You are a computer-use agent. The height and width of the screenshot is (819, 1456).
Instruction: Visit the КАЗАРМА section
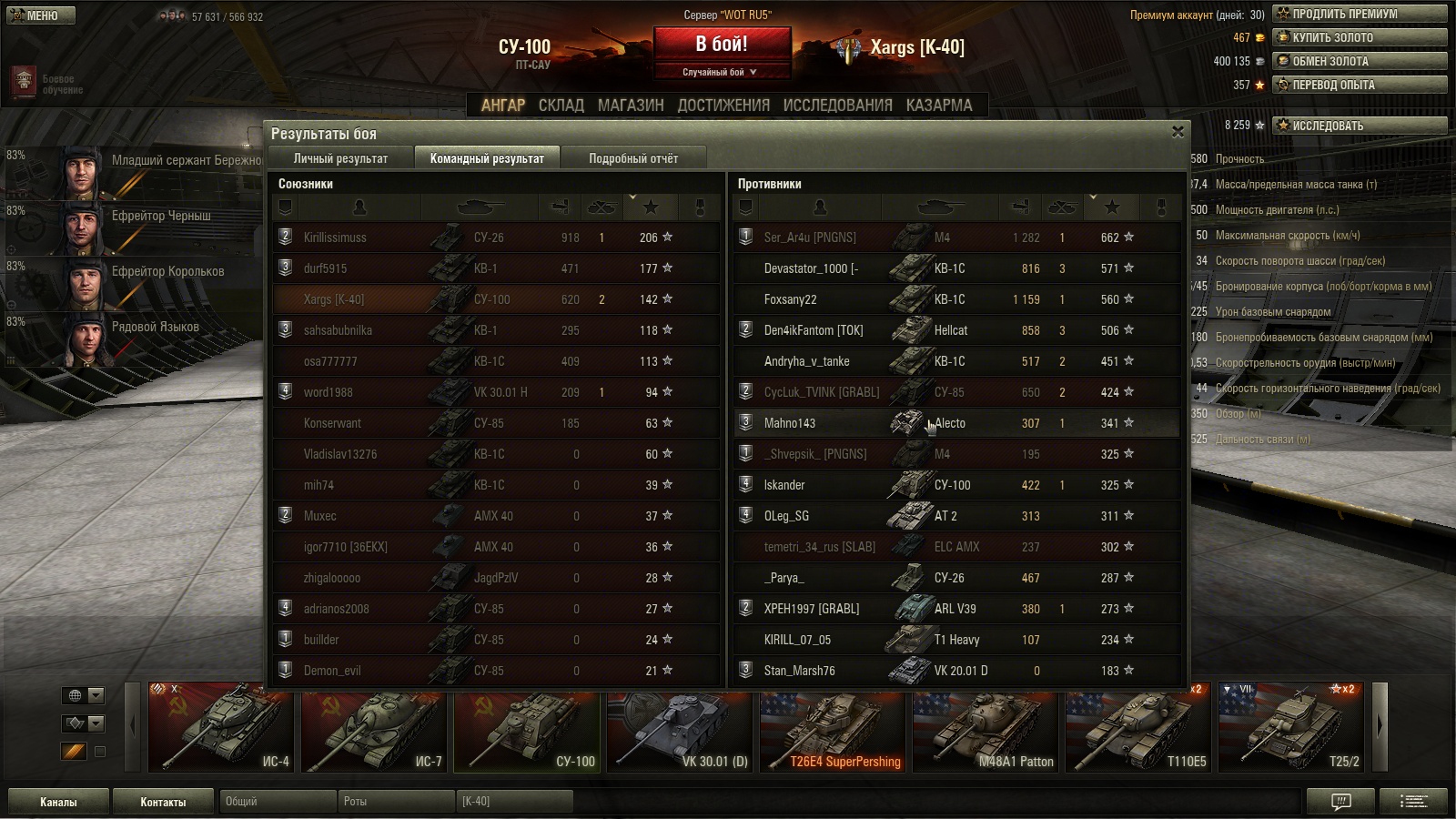(939, 106)
